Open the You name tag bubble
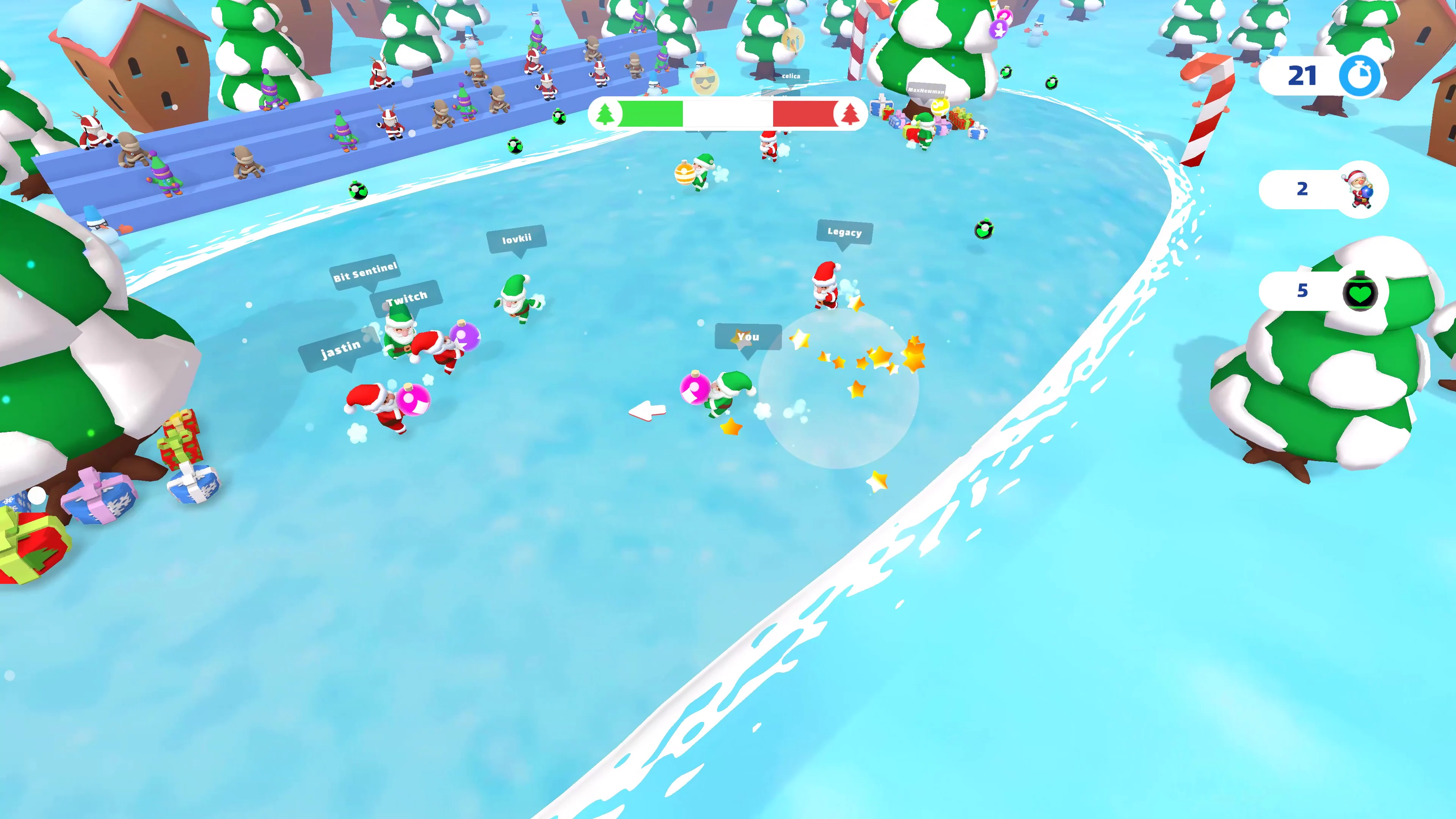 click(748, 337)
